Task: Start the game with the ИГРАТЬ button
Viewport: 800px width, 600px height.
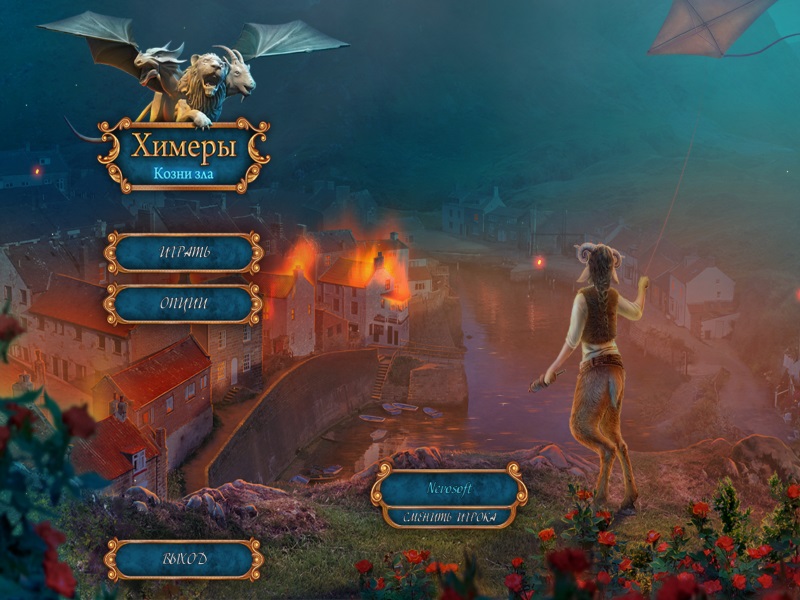Action: coord(184,253)
